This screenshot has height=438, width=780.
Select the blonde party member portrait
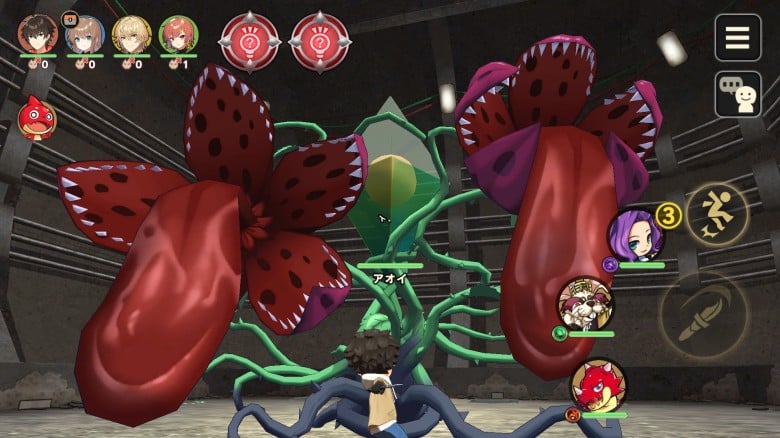(132, 35)
